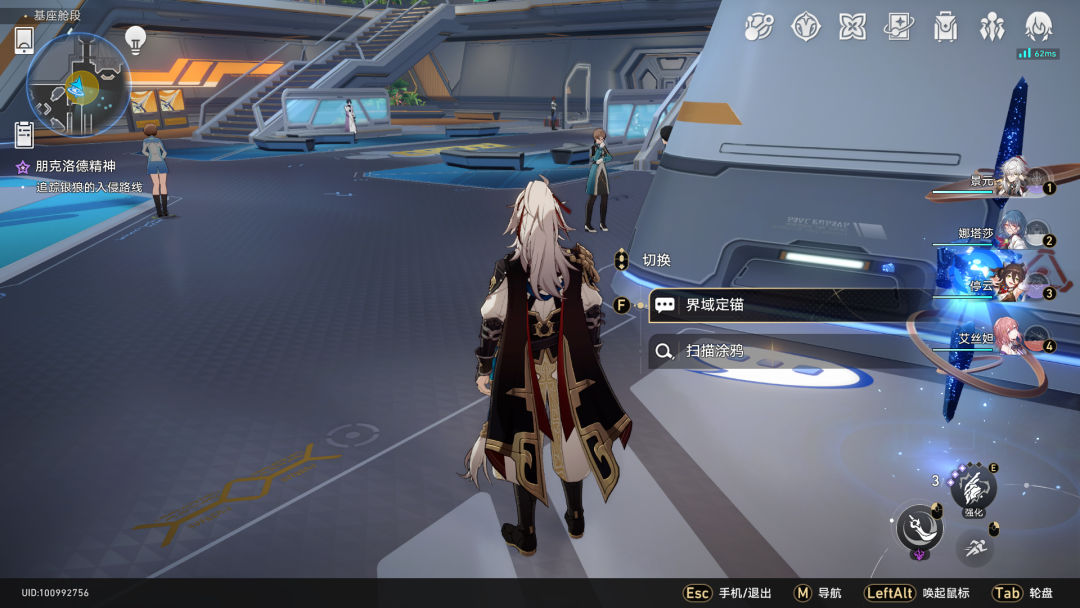Open the mission clipboard icon
The image size is (1080, 608).
pos(24,133)
